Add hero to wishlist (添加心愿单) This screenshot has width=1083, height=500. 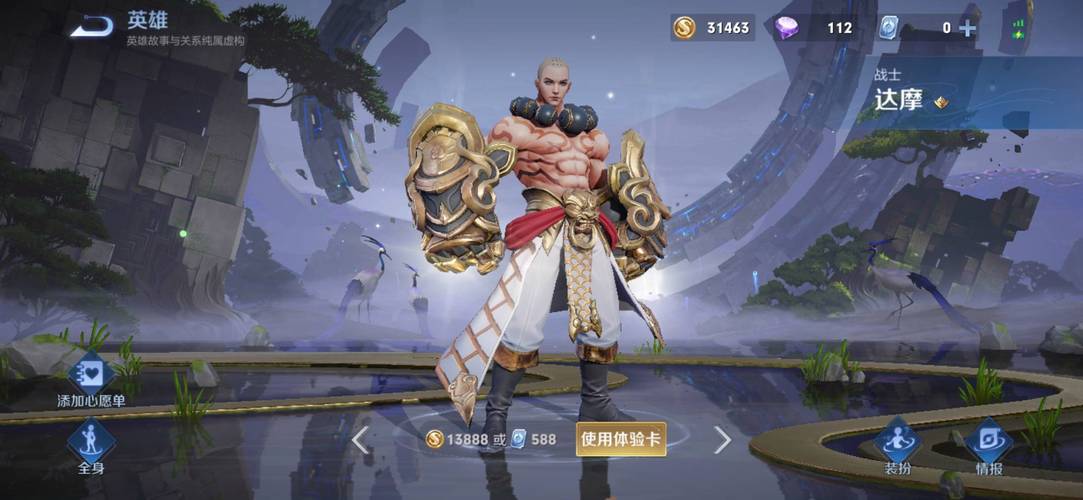pyautogui.click(x=91, y=378)
